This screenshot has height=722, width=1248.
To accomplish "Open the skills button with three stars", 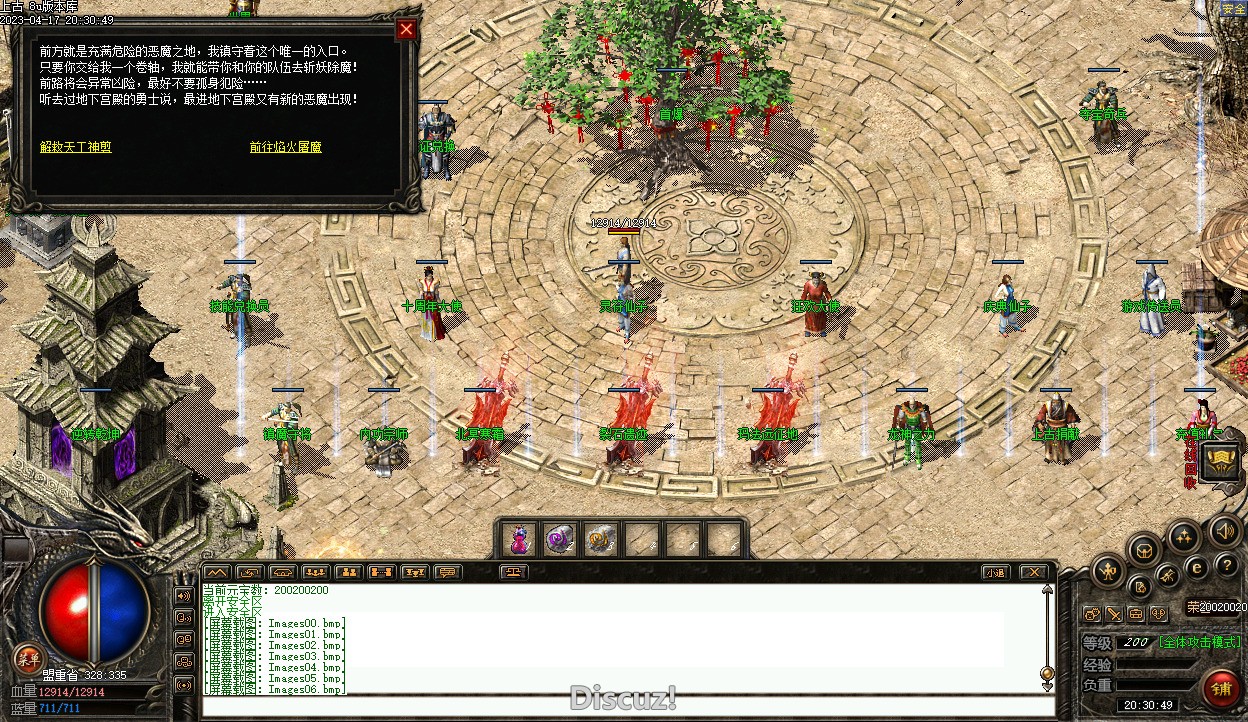I will click(1184, 537).
